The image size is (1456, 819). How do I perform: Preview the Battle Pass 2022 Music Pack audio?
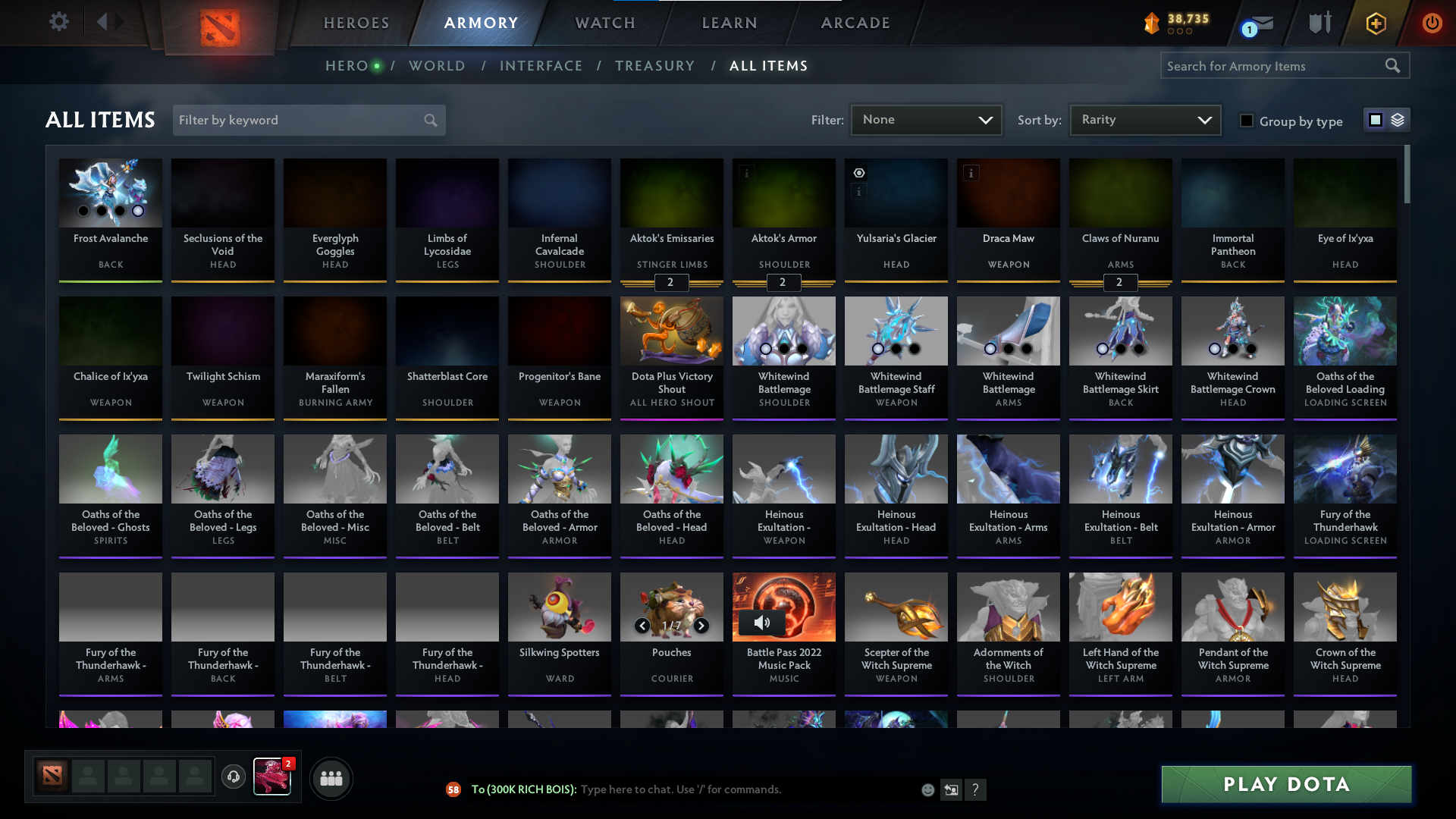tap(761, 622)
